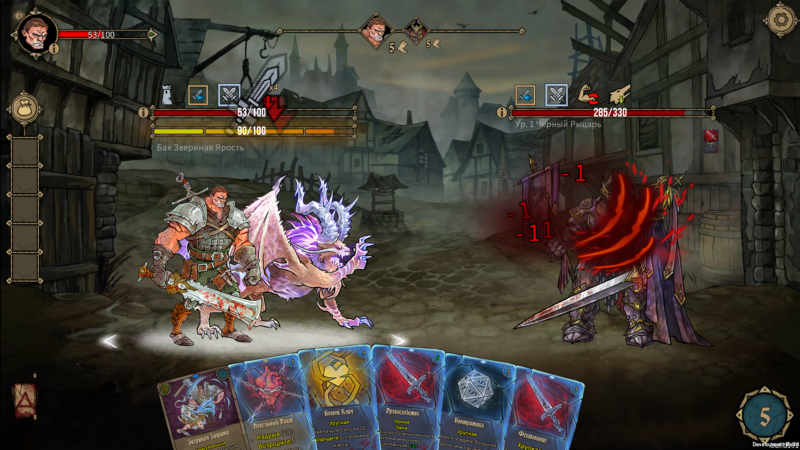Show previous cards with left arrow
Image resolution: width=800 pixels, height=450 pixels.
110,341
